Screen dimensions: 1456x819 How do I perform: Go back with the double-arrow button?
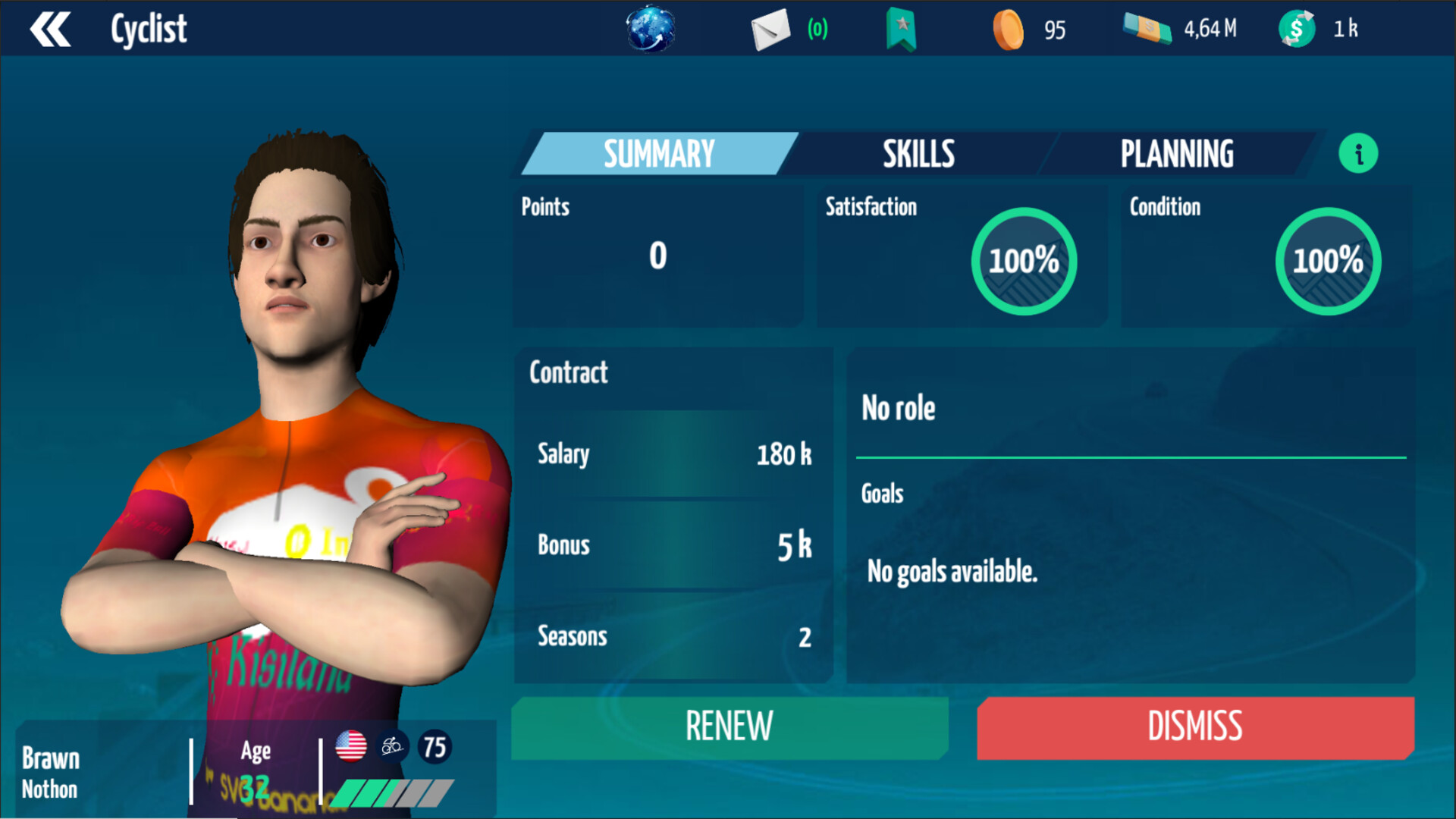pyautogui.click(x=50, y=30)
